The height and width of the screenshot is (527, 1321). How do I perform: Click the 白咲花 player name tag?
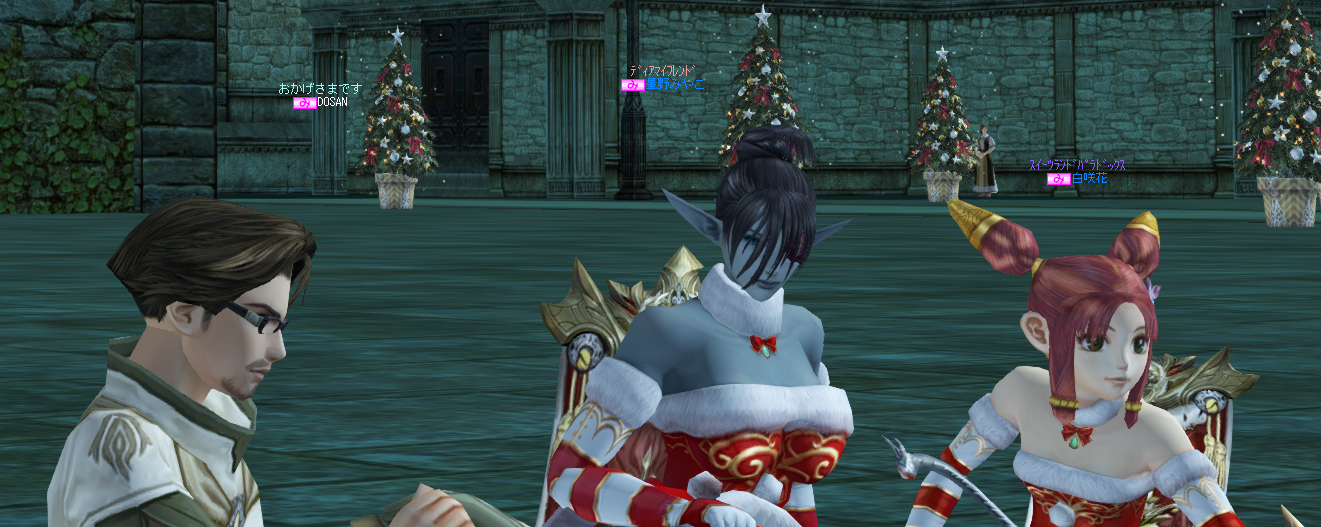1089,179
